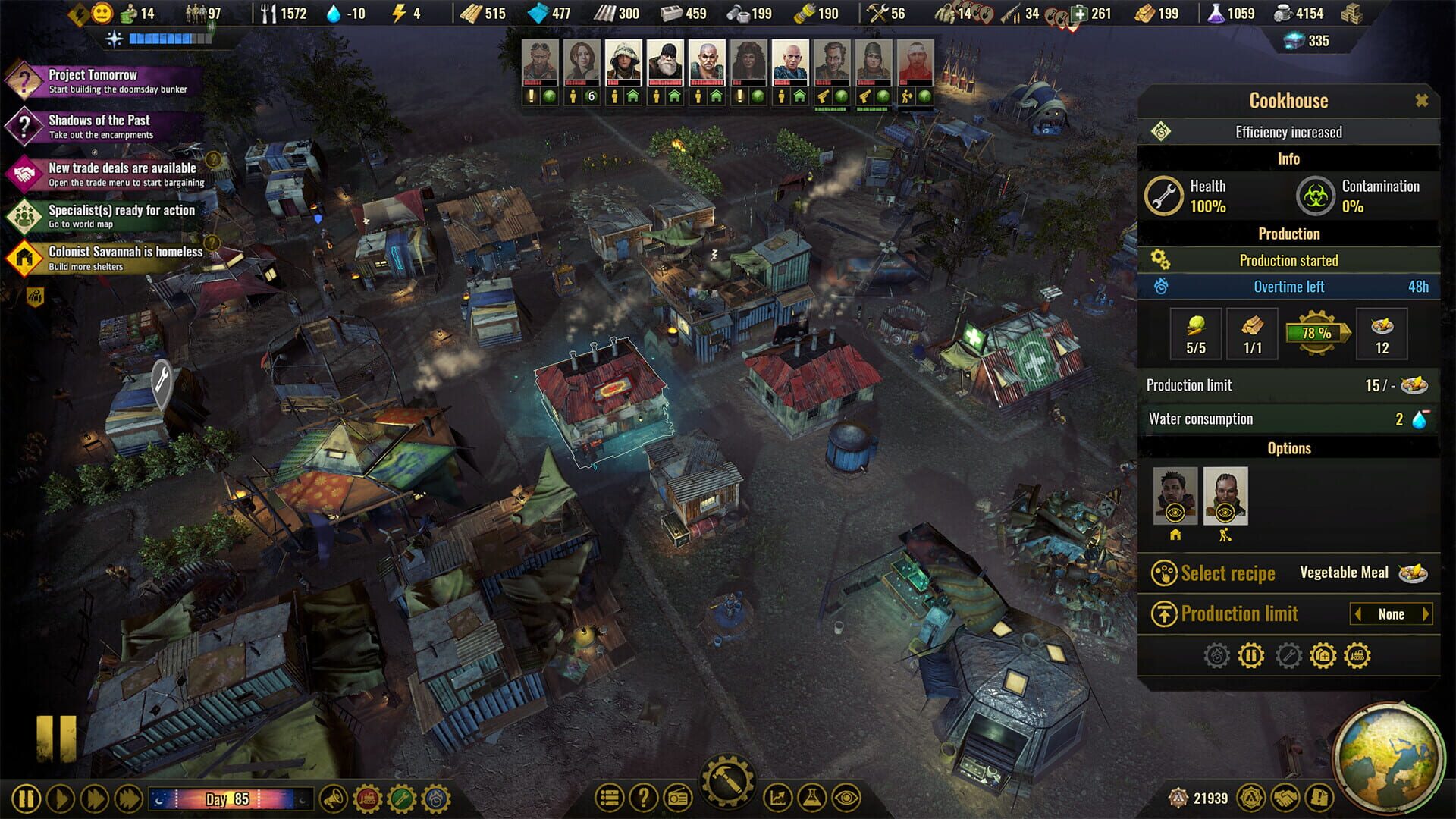Click the repair wrench gear in Cookhouse panel
The image size is (1456, 819).
click(1287, 656)
